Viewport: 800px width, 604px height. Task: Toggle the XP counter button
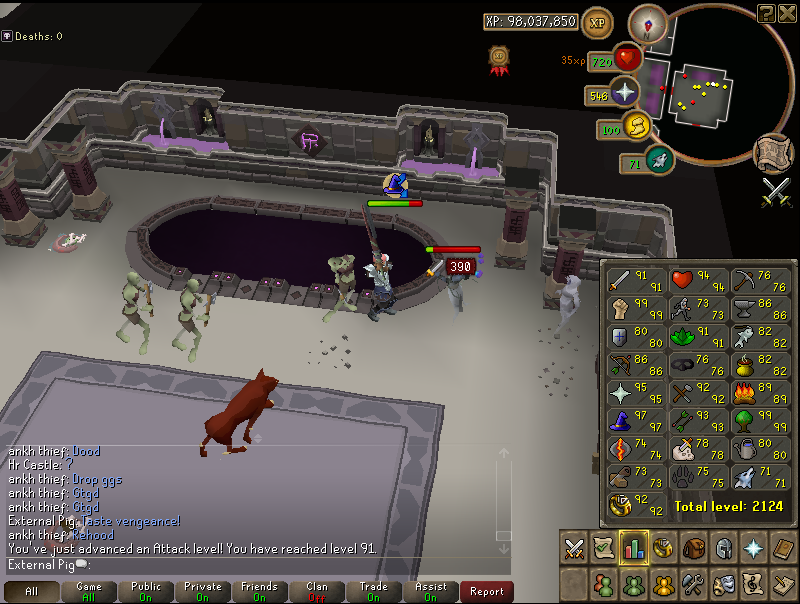coord(598,22)
